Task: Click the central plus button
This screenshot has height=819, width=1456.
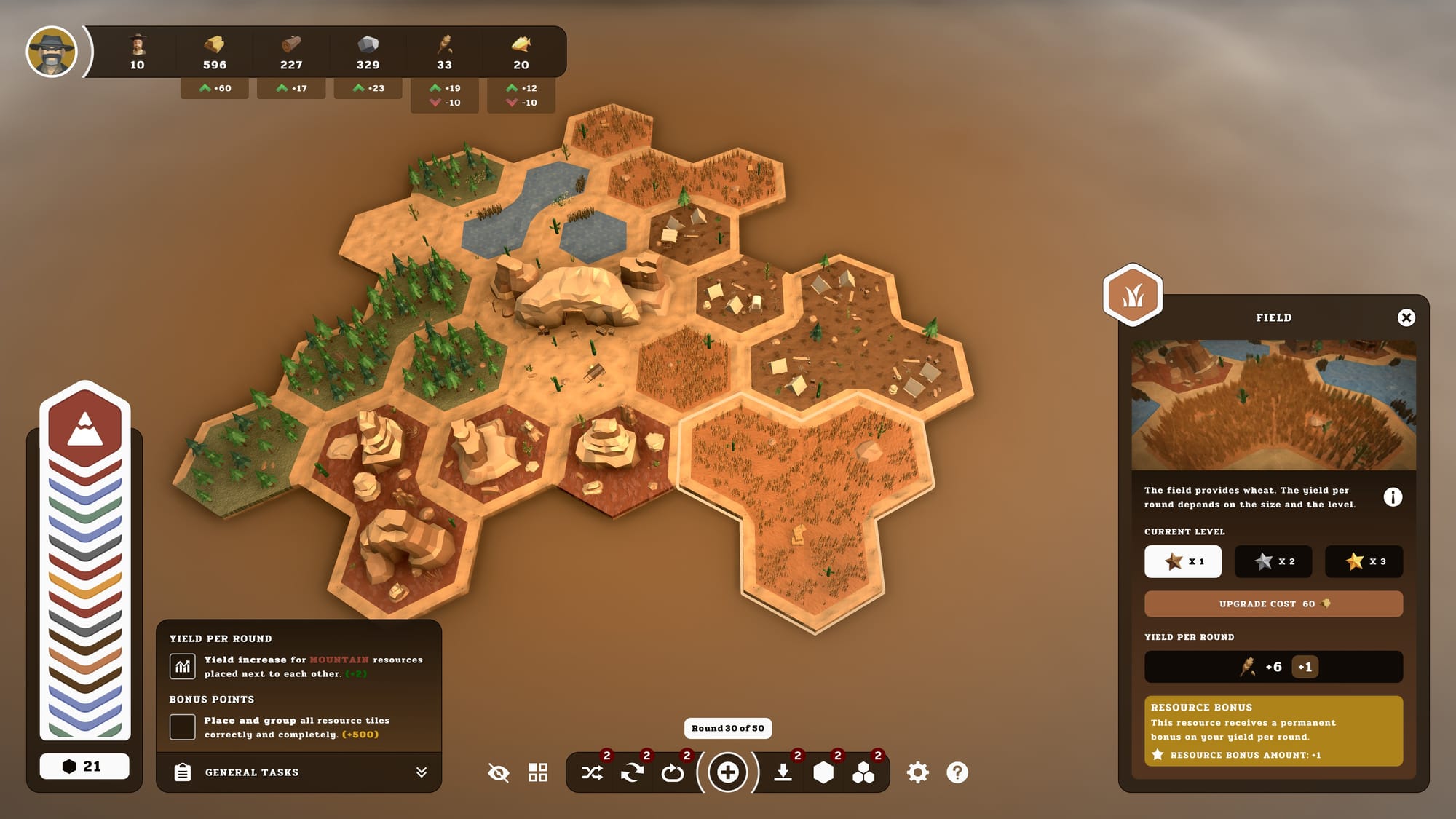Action: pyautogui.click(x=727, y=772)
